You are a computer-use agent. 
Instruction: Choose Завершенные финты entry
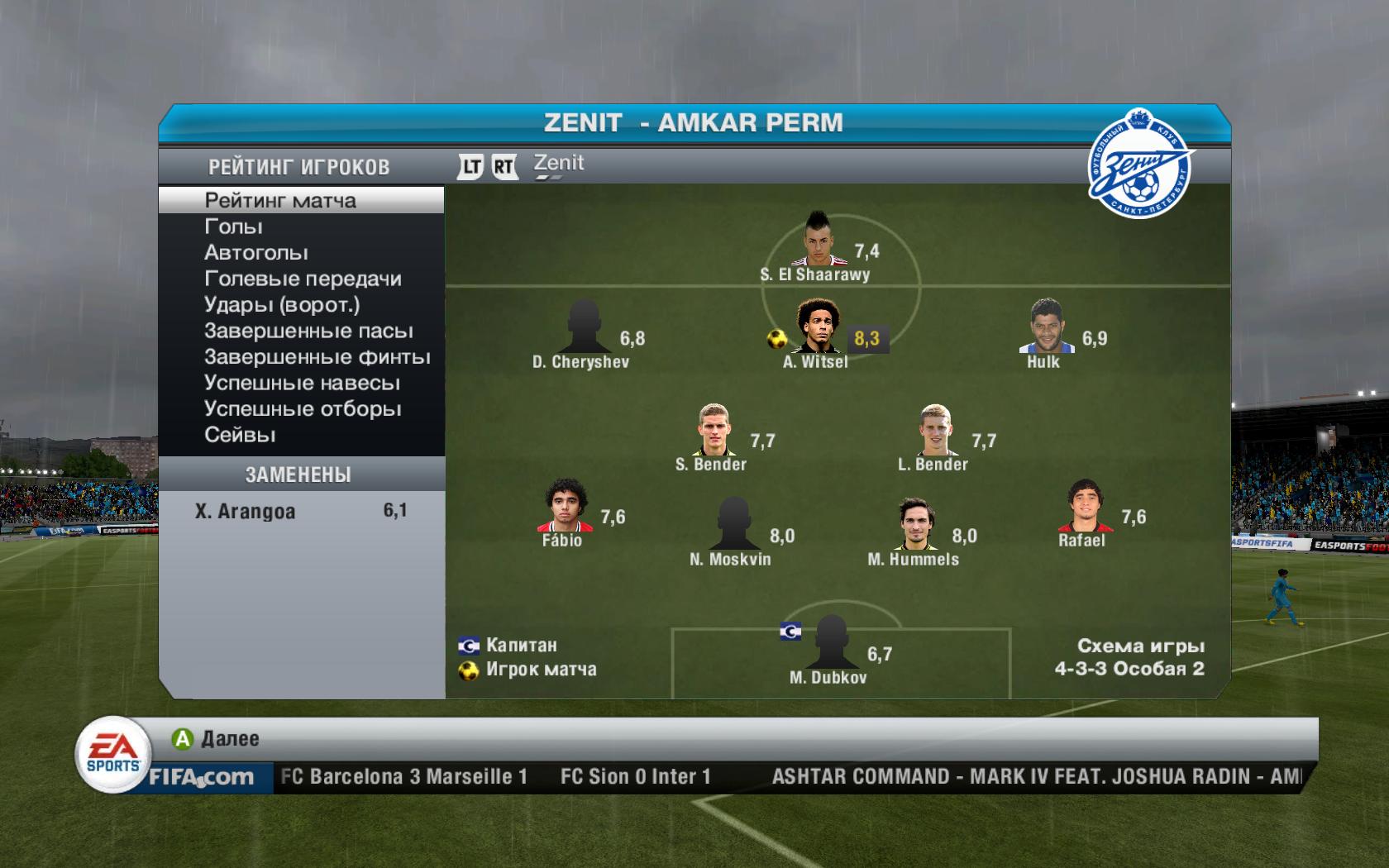tap(317, 357)
